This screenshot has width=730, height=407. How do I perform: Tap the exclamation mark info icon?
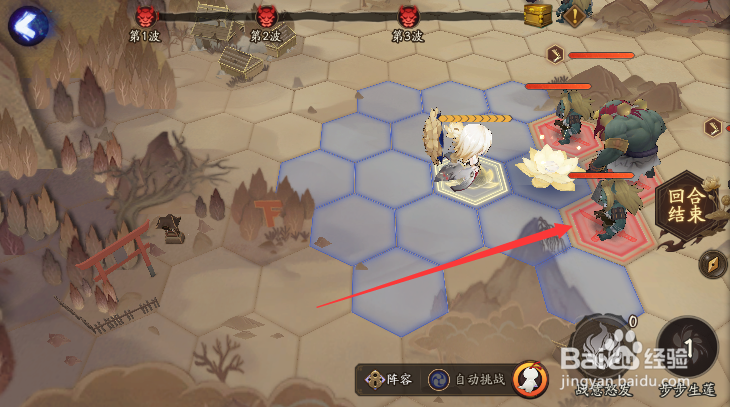[x=574, y=15]
